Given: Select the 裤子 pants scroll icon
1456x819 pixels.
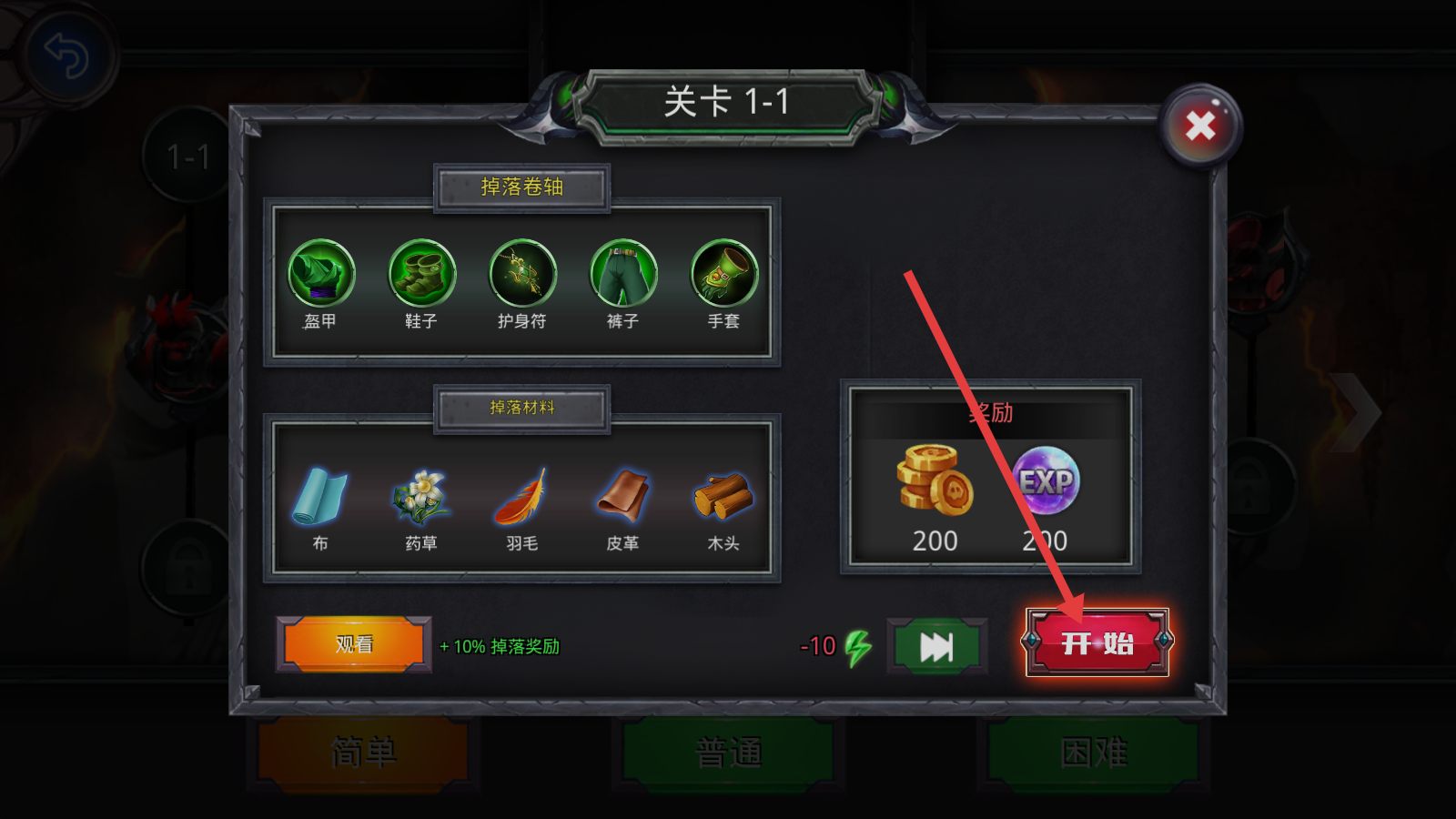Looking at the screenshot, I should [x=623, y=273].
